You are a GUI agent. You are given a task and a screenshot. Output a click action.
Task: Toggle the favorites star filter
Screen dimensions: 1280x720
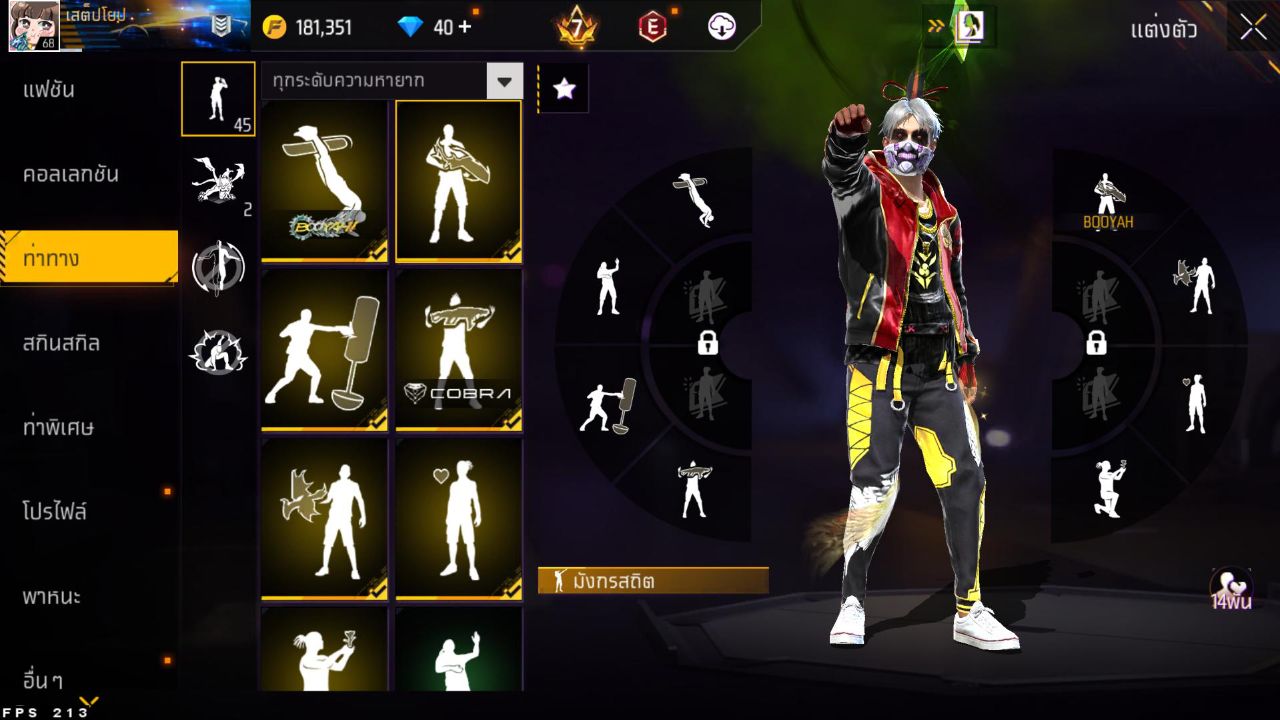coord(563,90)
